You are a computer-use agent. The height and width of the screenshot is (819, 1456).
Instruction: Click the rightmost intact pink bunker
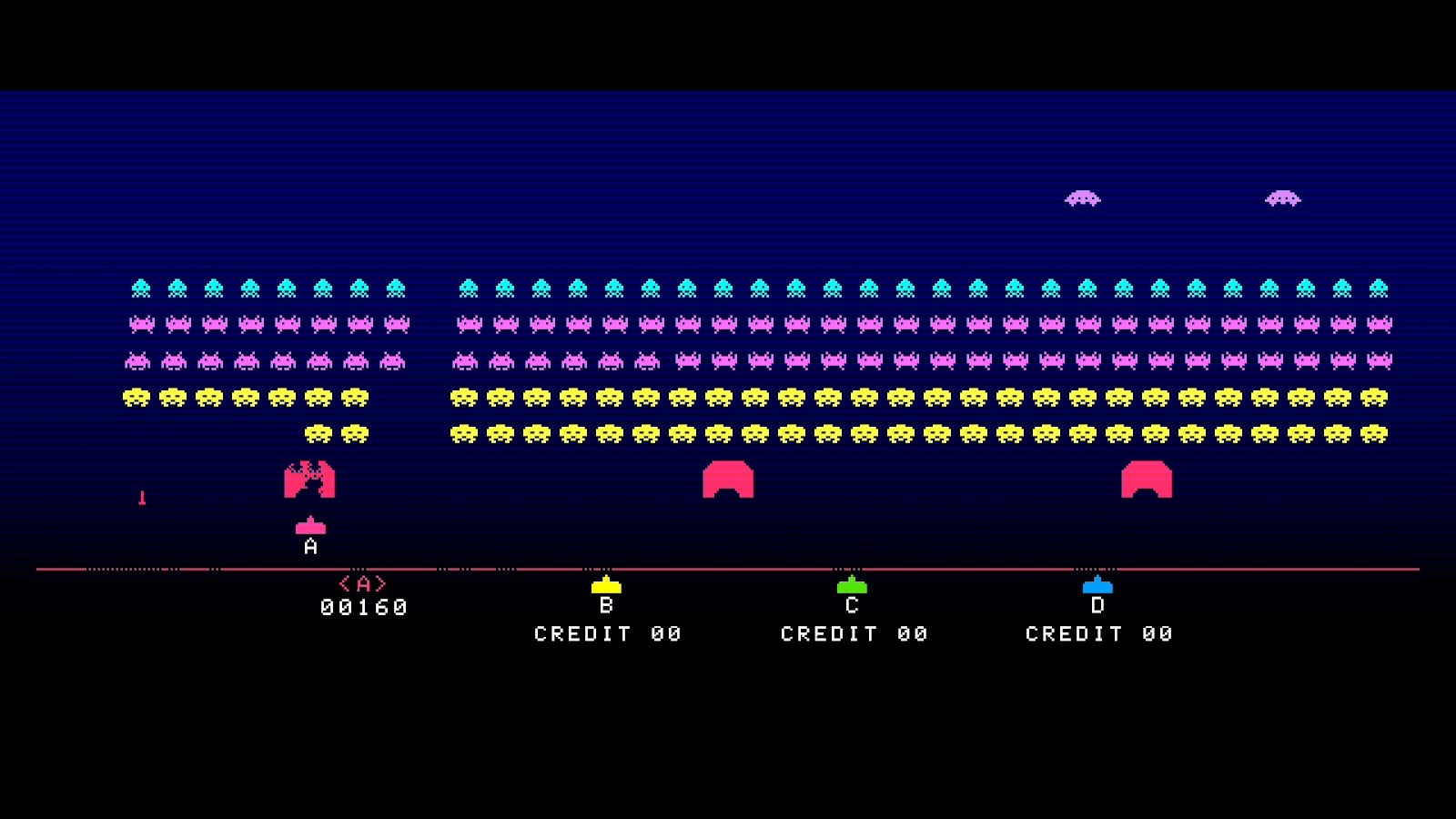[1148, 480]
